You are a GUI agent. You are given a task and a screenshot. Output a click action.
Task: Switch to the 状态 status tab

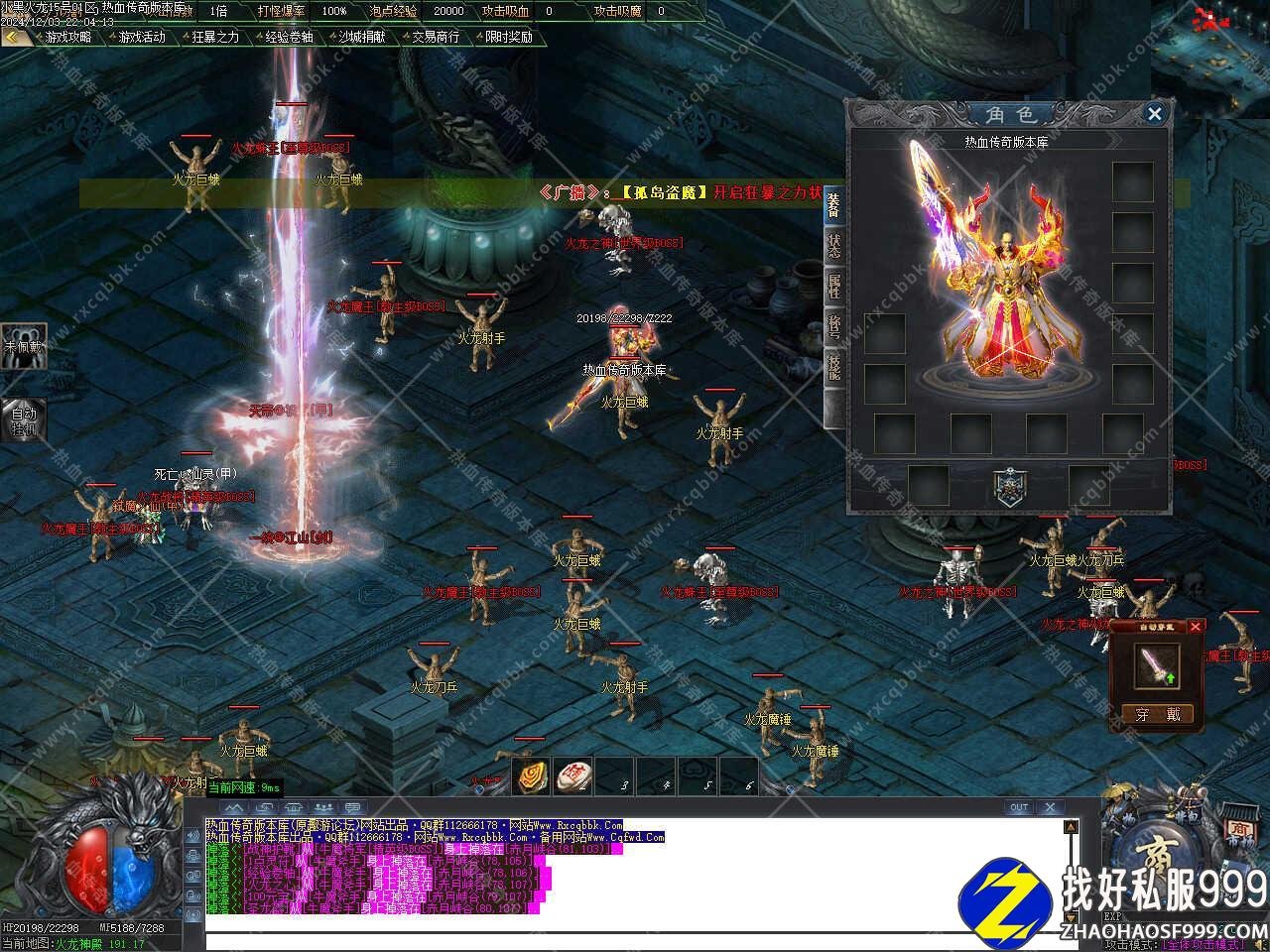pos(834,245)
